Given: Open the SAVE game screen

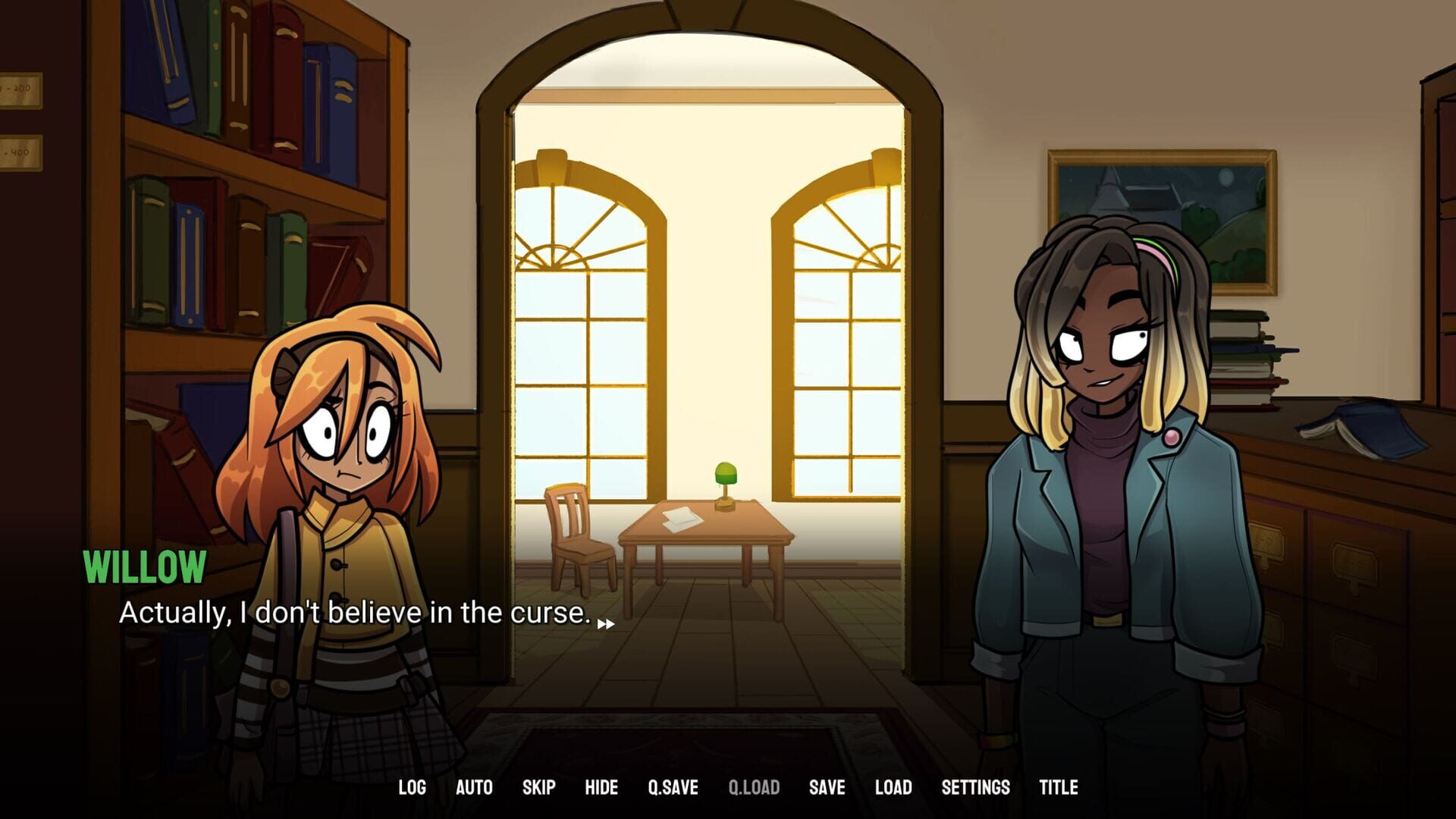Looking at the screenshot, I should click(826, 787).
